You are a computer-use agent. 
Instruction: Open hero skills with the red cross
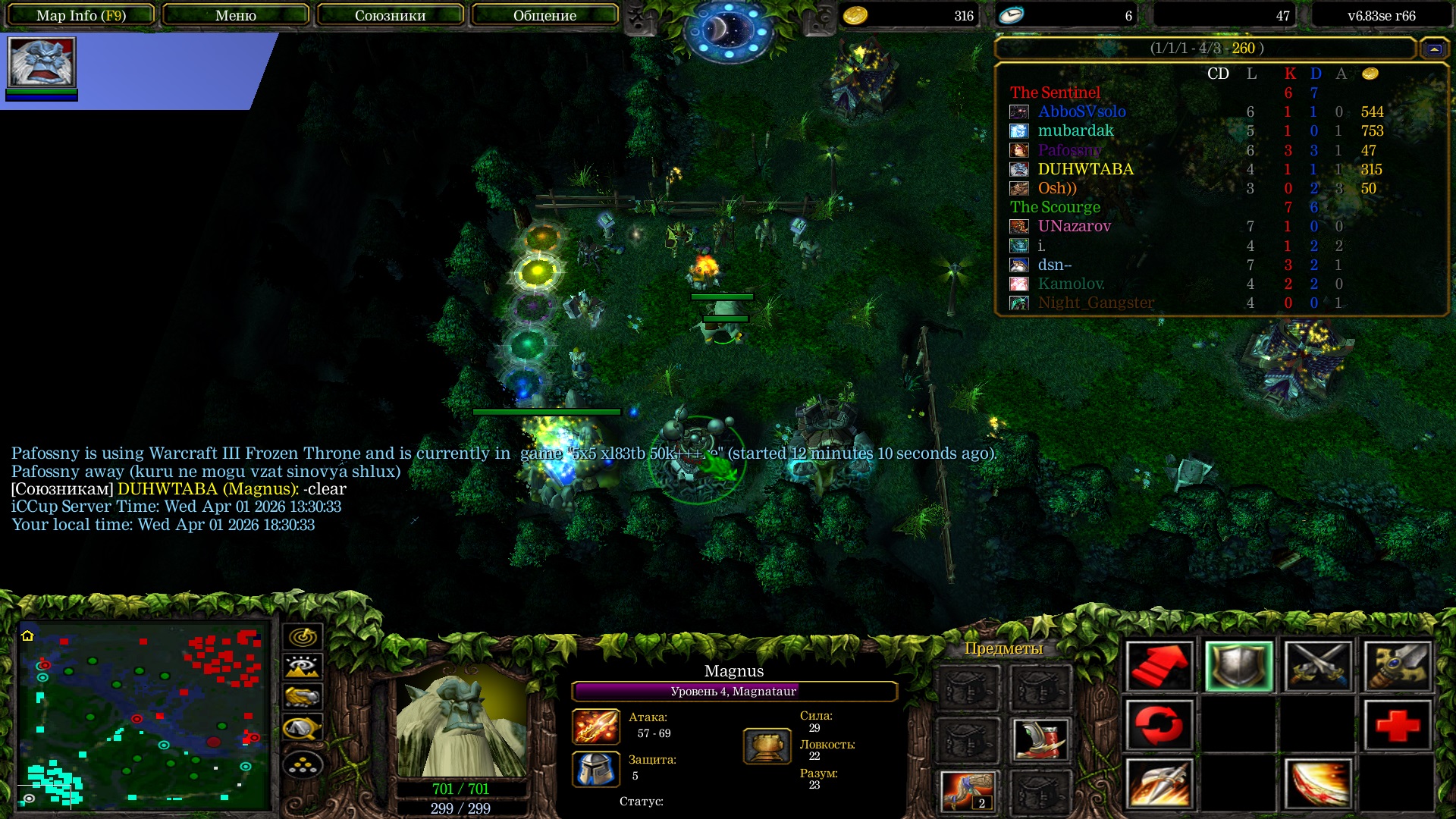click(x=1397, y=726)
